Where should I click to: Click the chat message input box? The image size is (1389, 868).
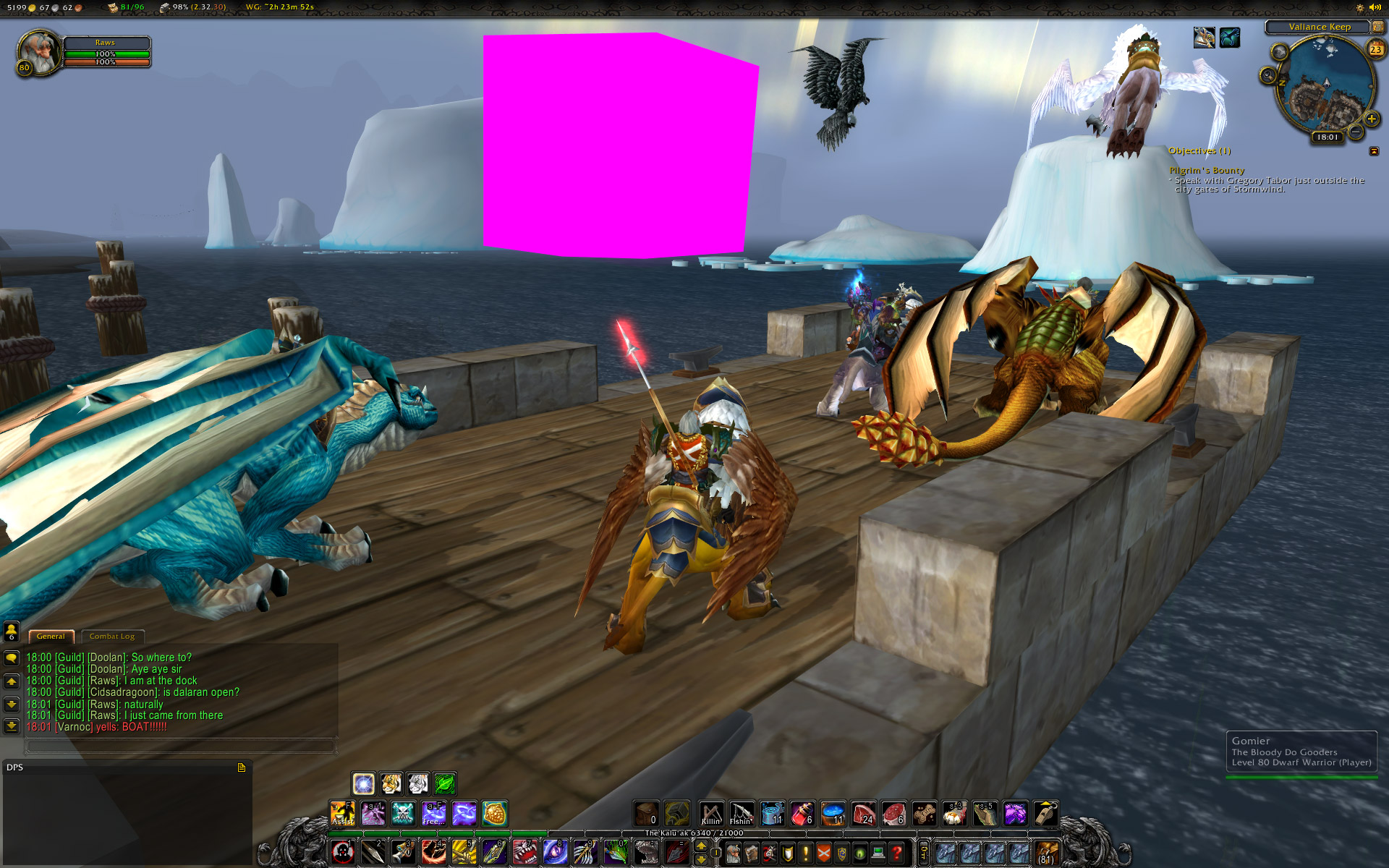[x=181, y=744]
